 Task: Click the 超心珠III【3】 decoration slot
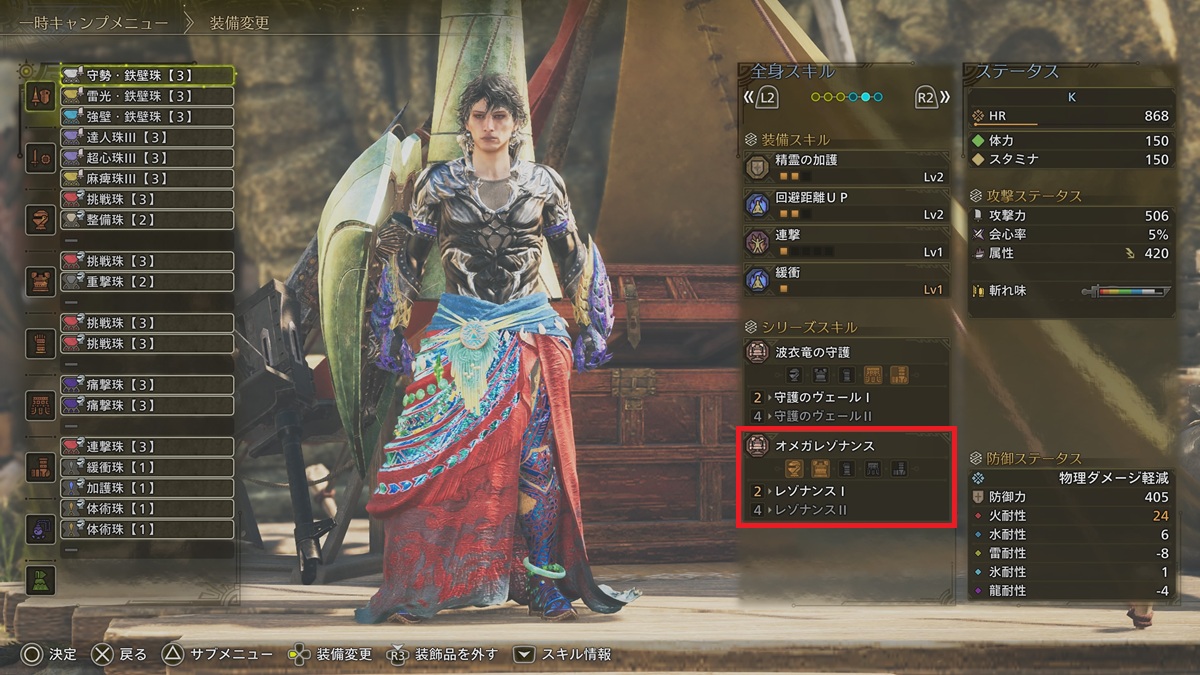coord(146,158)
